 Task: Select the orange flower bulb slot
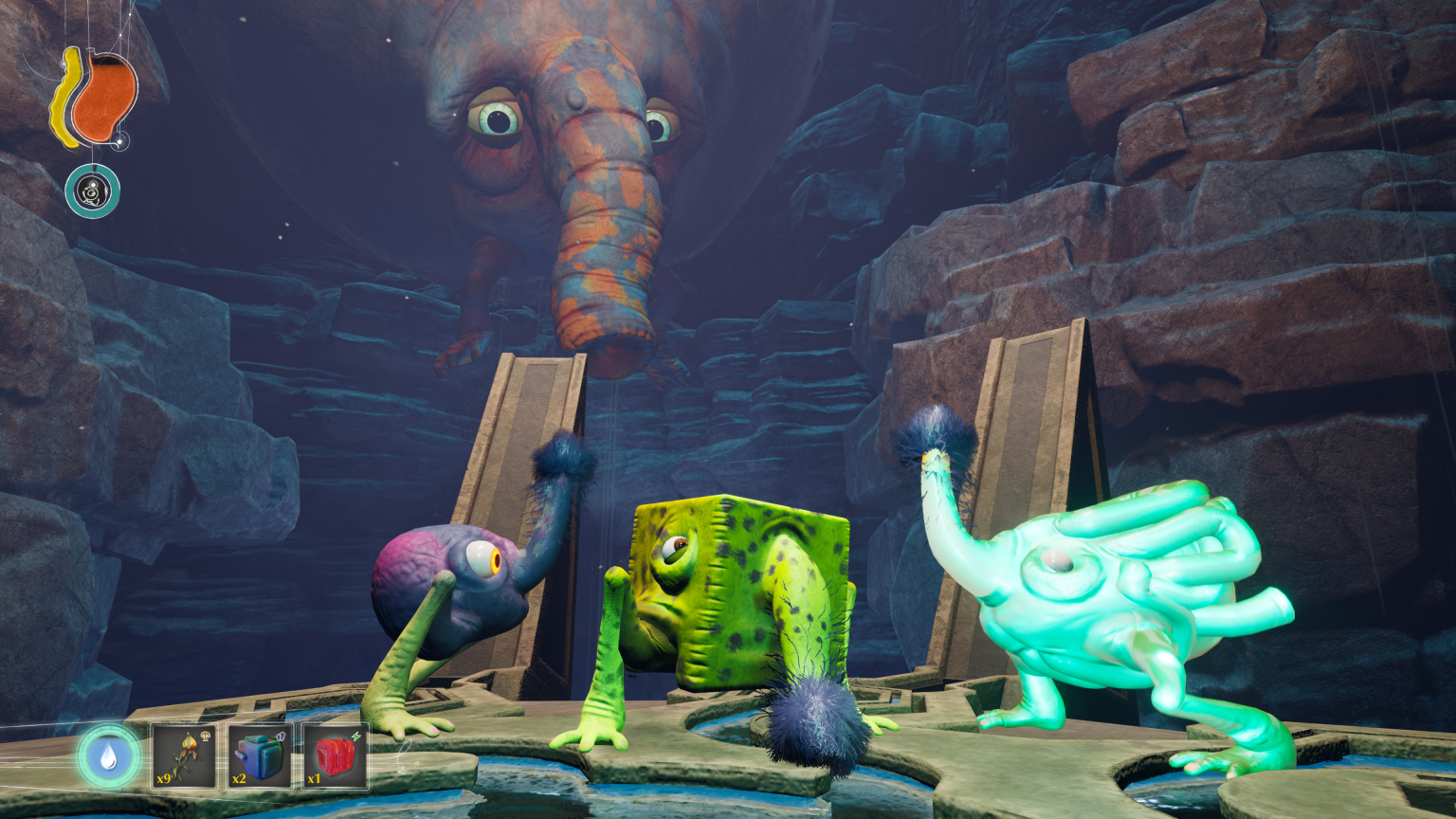point(184,756)
